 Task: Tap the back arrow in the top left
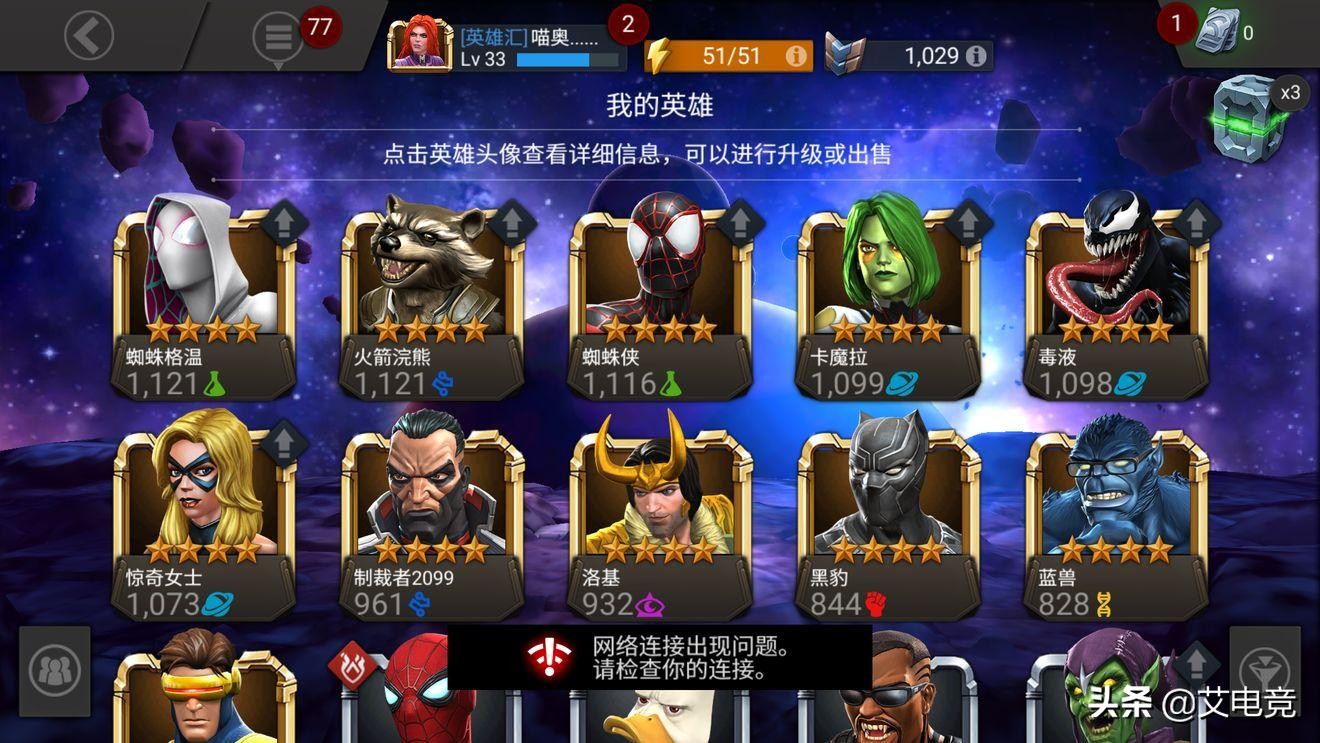click(88, 35)
